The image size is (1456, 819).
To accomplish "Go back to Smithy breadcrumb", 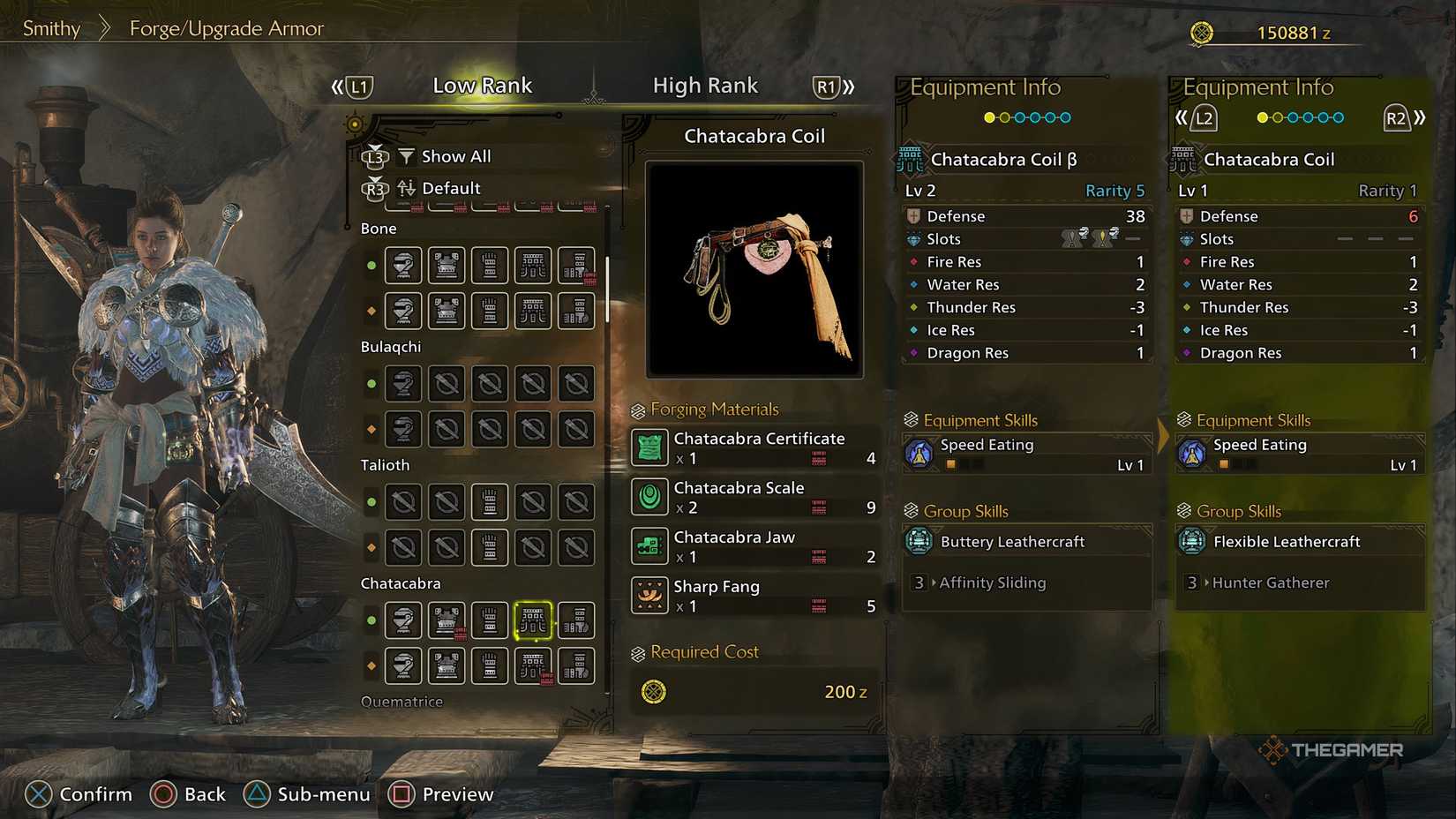I will pos(51,28).
